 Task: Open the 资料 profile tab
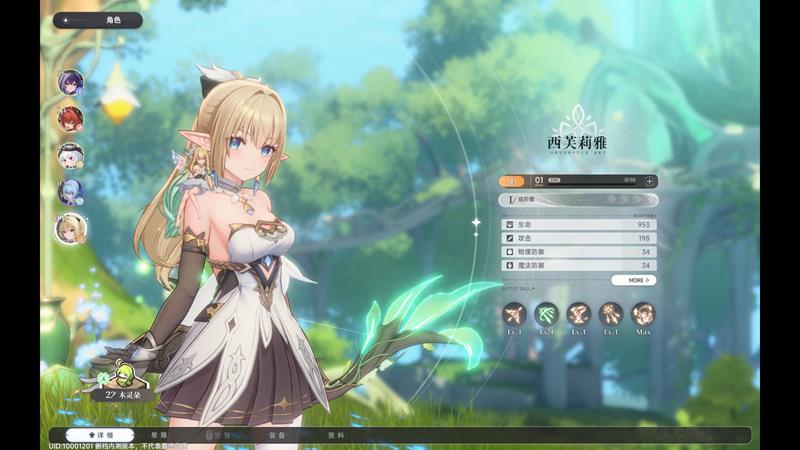(x=336, y=436)
